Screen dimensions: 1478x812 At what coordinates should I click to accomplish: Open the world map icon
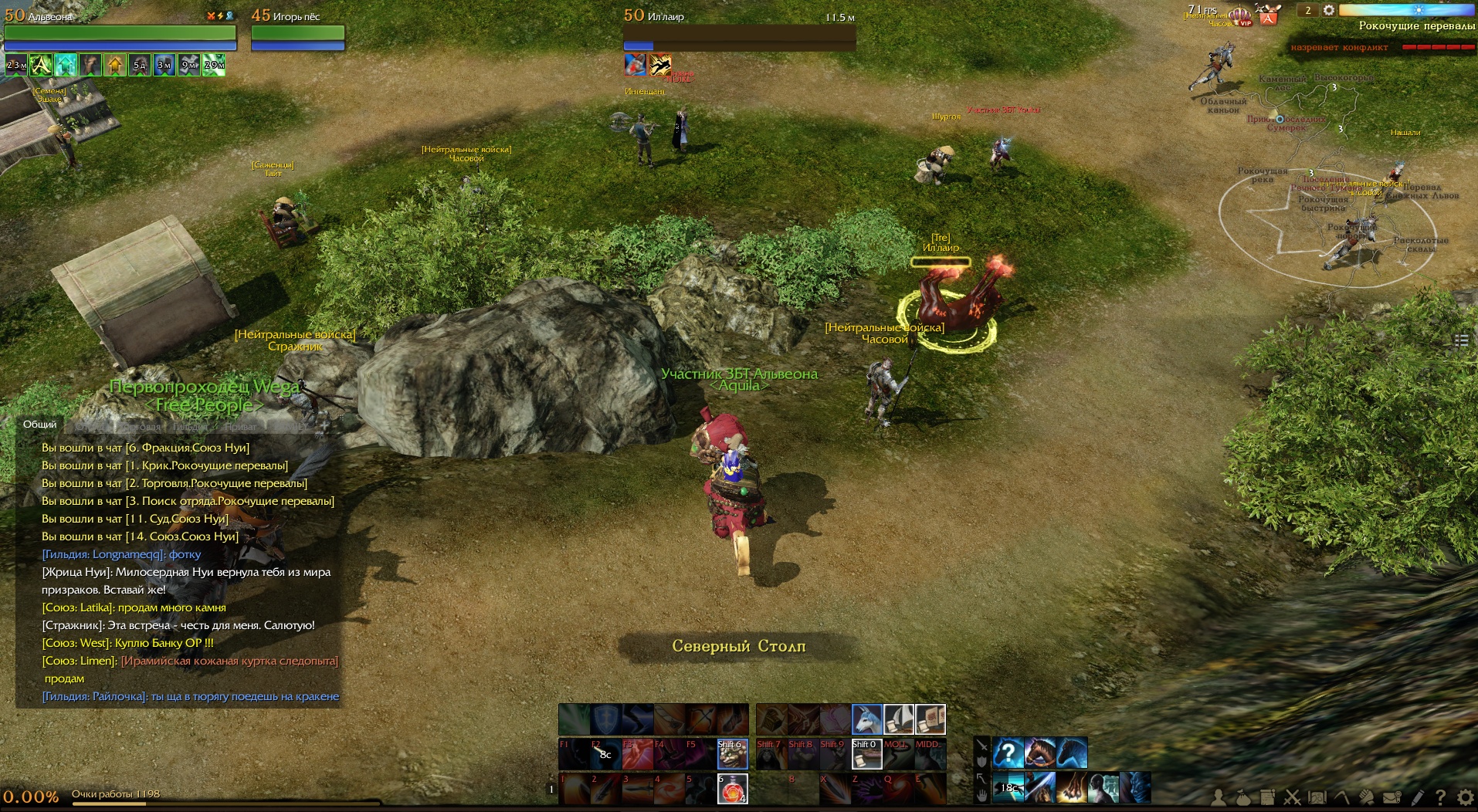point(1317,797)
